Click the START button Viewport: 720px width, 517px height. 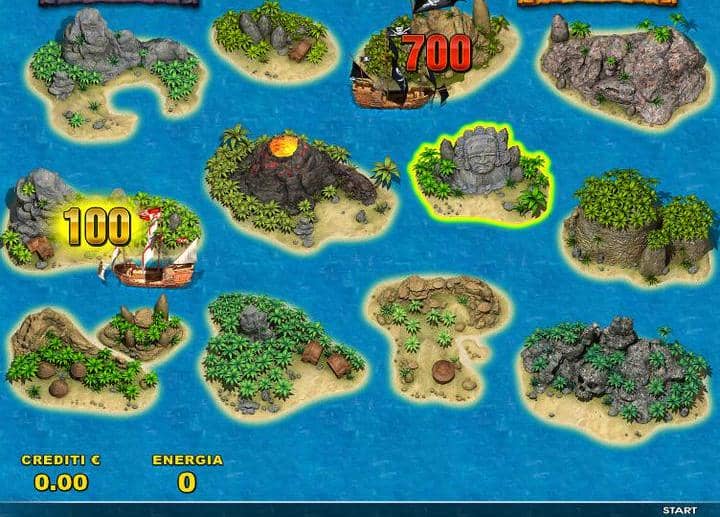(679, 509)
